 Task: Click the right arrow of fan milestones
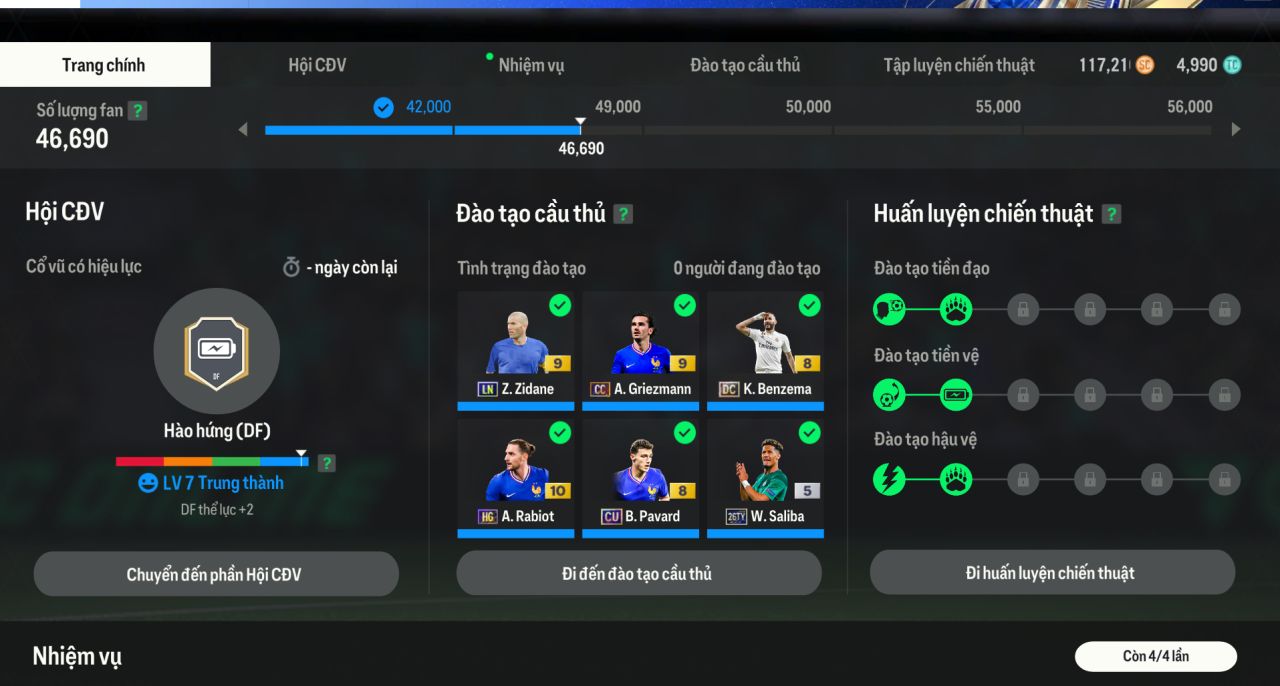click(x=1236, y=129)
